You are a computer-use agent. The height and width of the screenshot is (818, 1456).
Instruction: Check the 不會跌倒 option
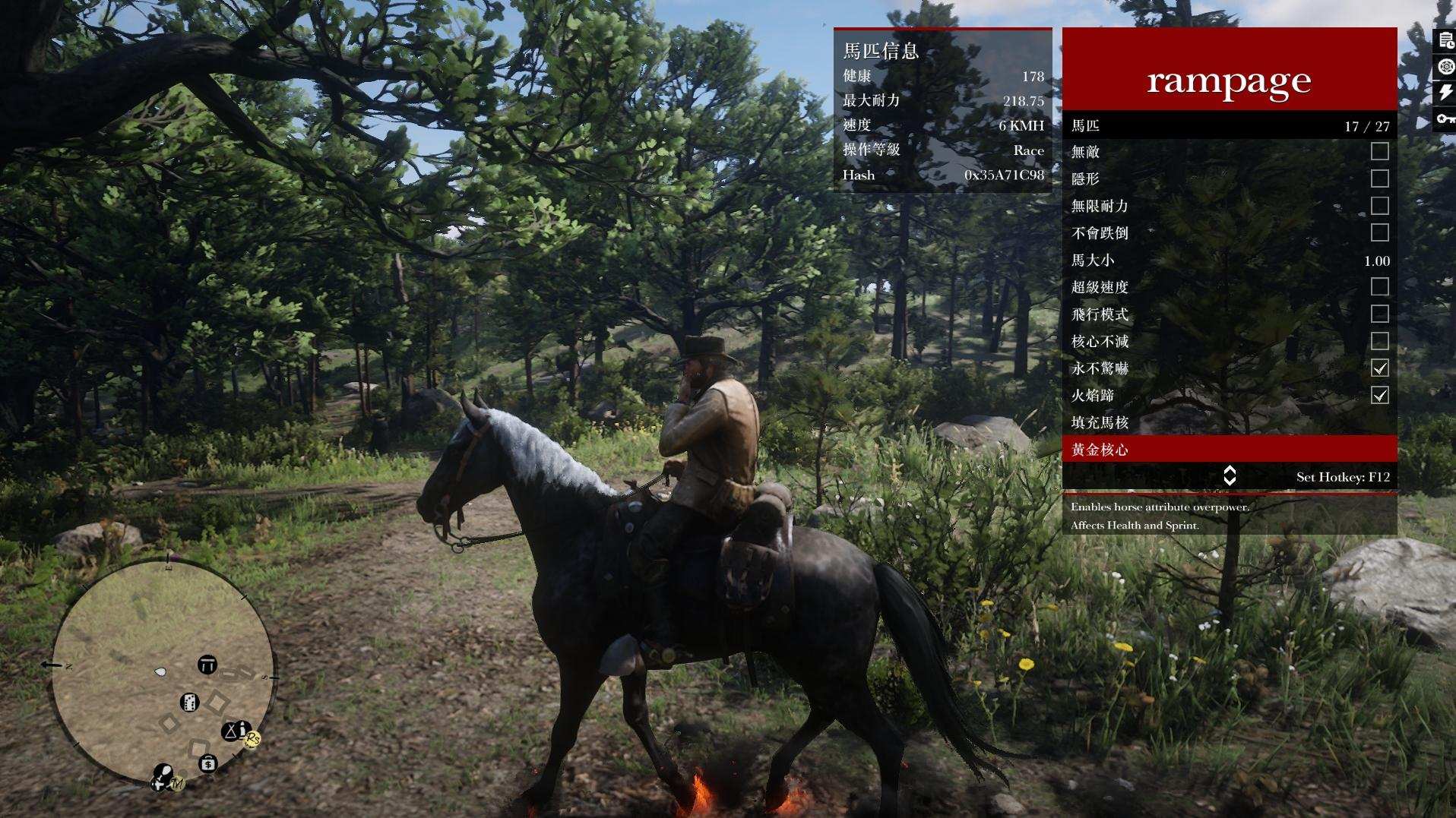click(x=1381, y=233)
